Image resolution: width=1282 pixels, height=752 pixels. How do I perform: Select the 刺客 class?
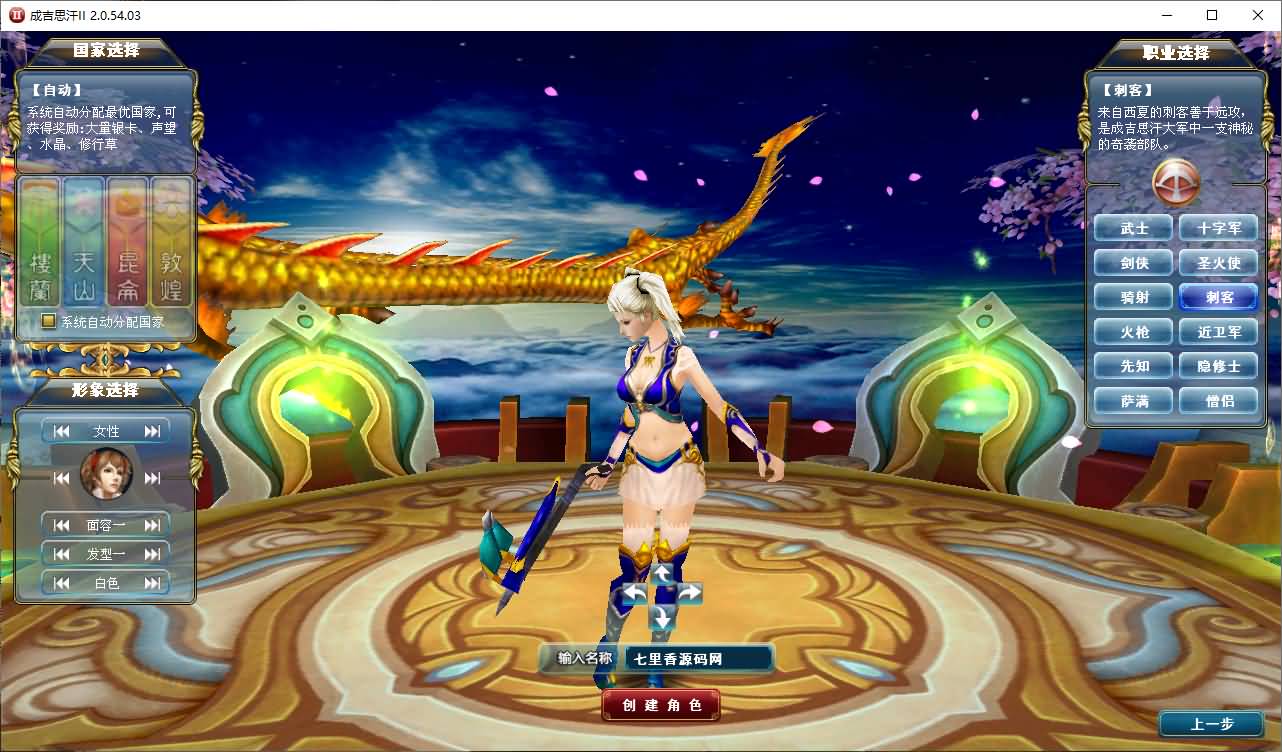coord(1218,297)
